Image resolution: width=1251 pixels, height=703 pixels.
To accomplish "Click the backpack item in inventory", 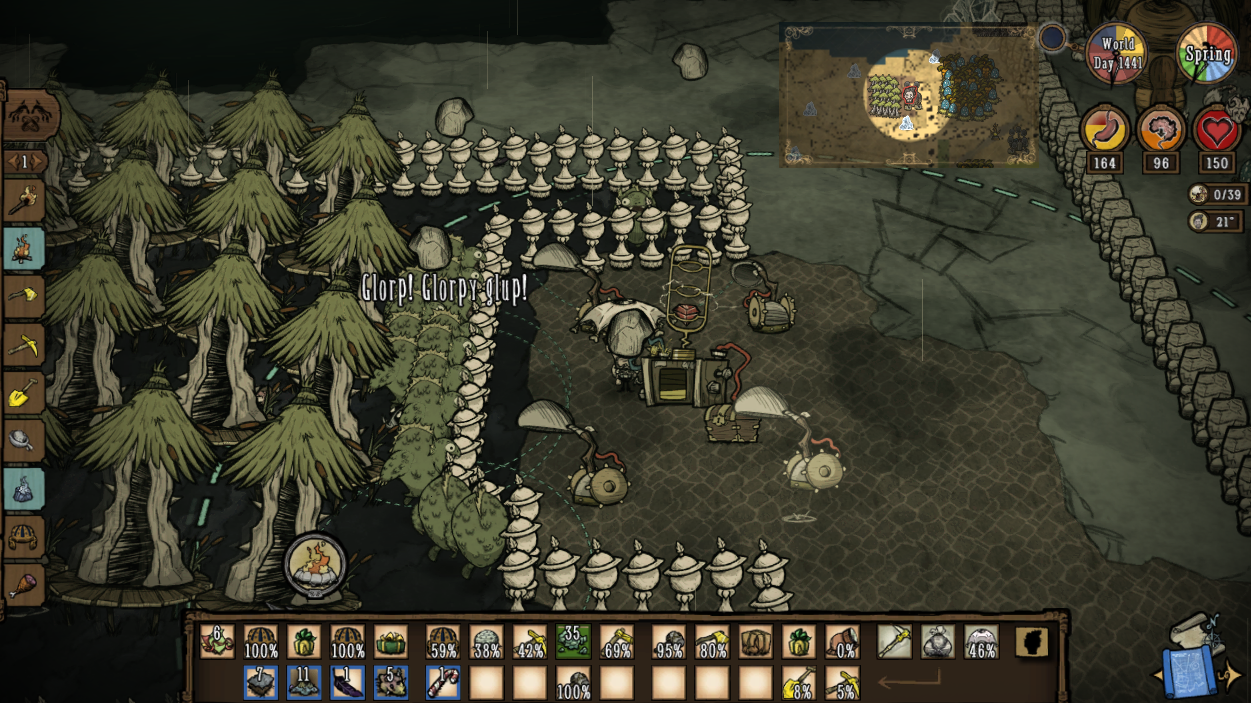I will pyautogui.click(x=755, y=641).
